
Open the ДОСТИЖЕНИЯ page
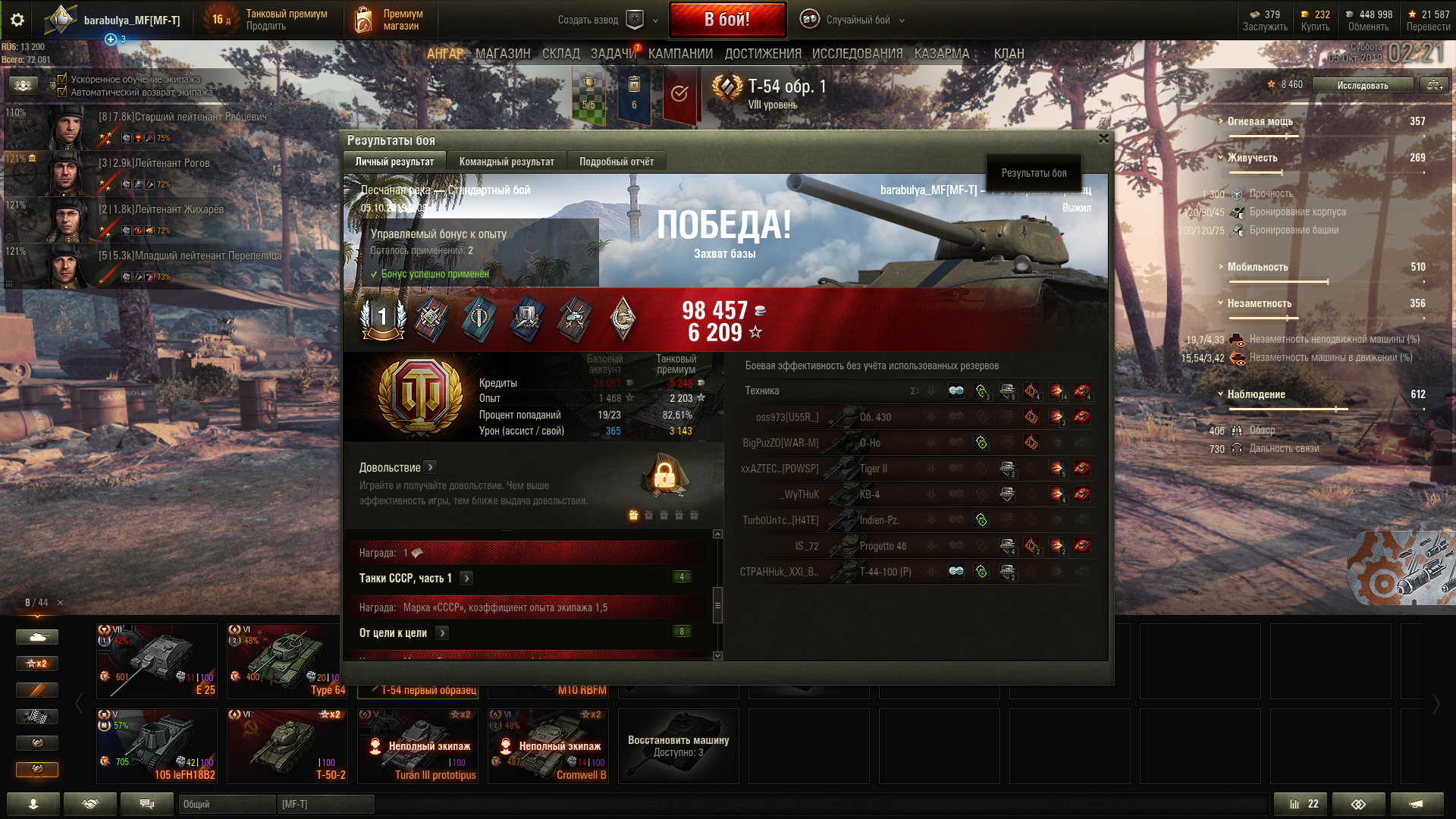pyautogui.click(x=762, y=54)
